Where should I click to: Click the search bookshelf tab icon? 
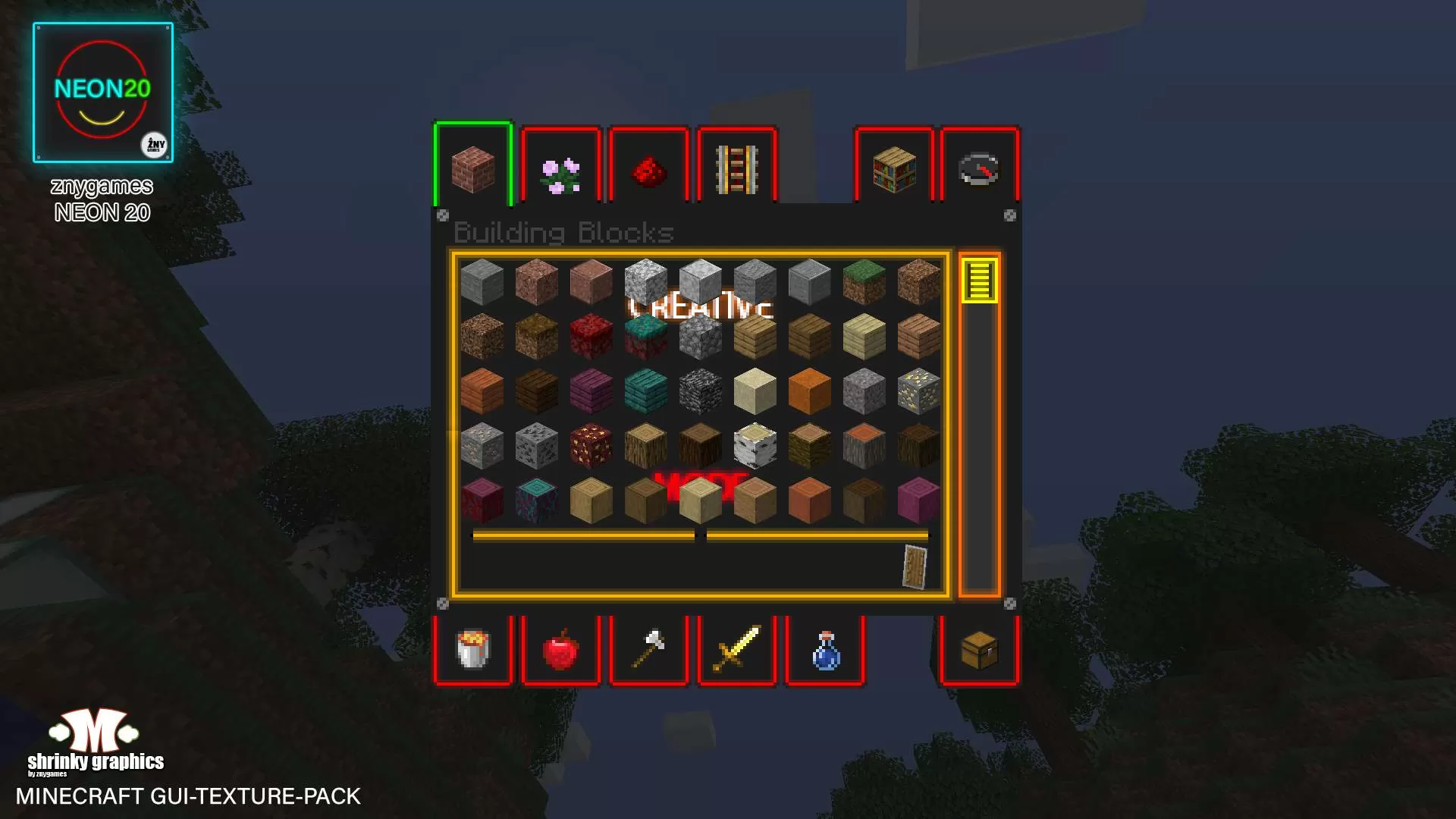click(x=896, y=168)
